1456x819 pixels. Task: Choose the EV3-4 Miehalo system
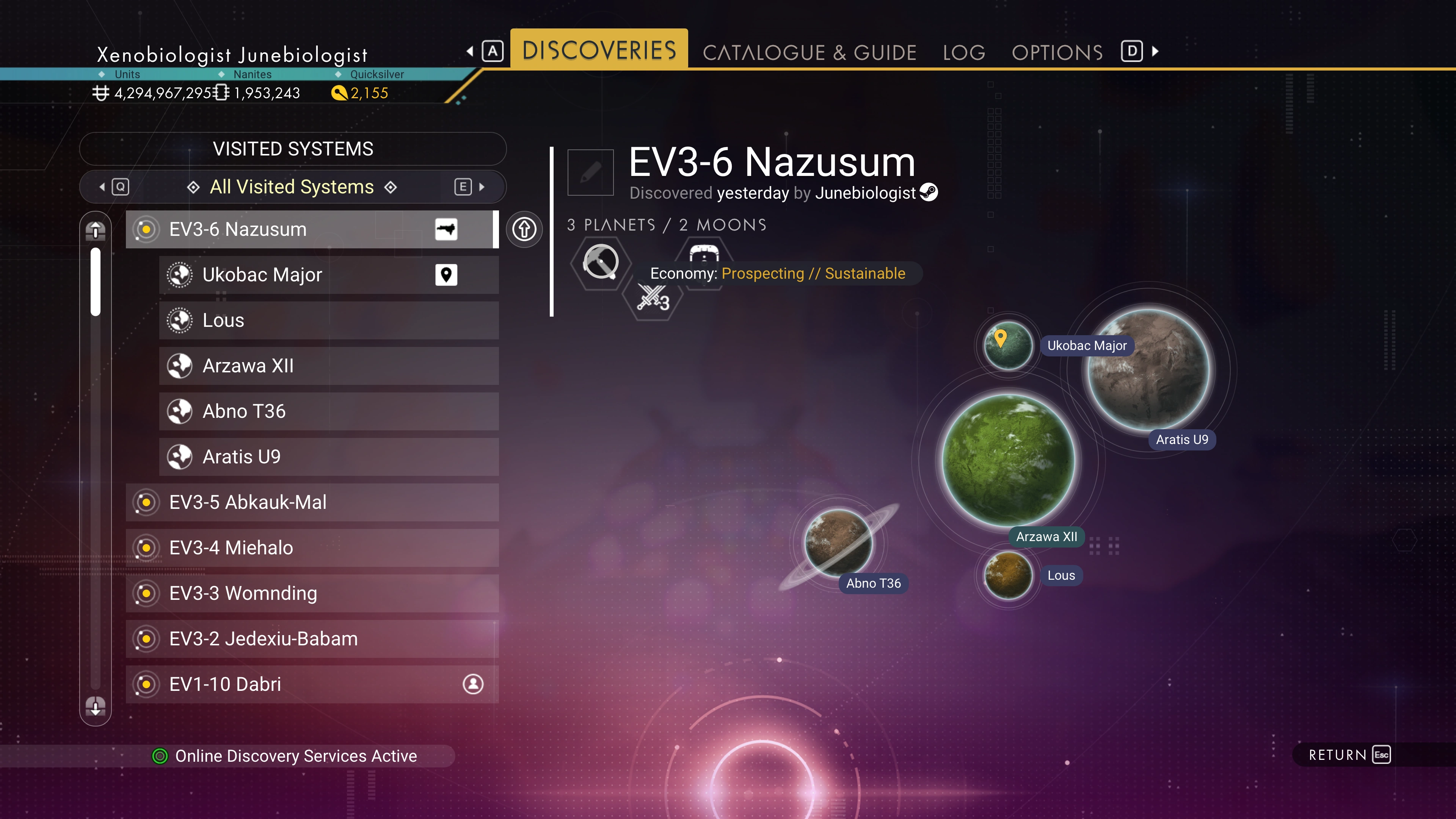click(311, 548)
